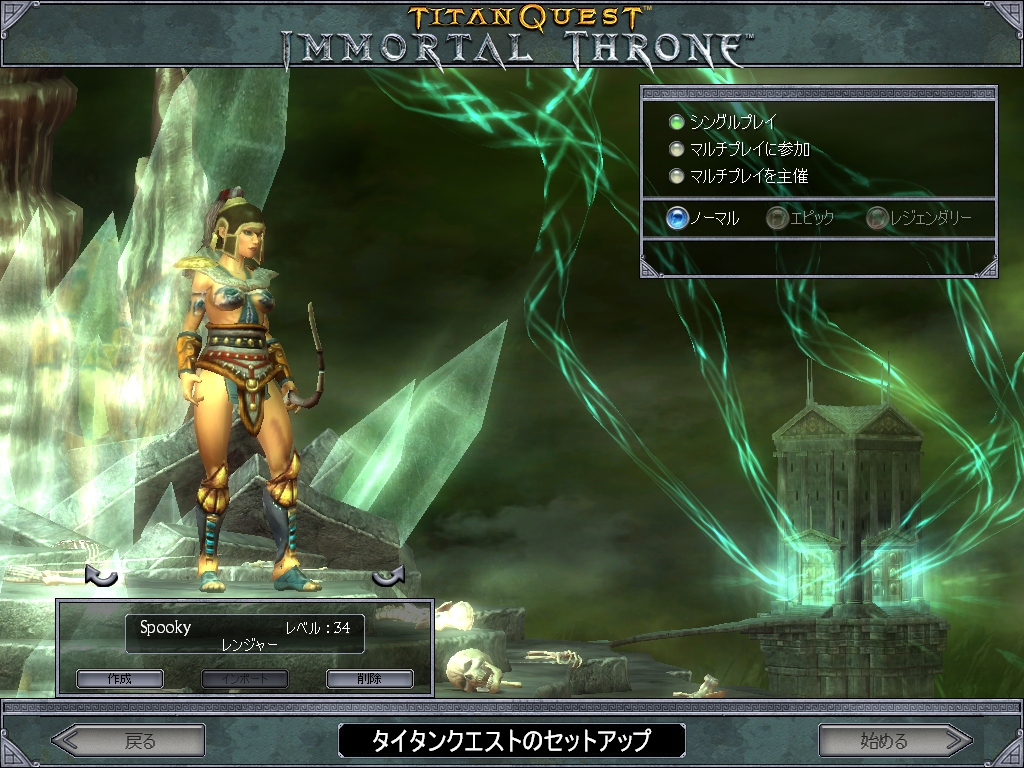Screen dimensions: 1024x768
Task: Select the Spooky level 34 character entry
Action: [245, 634]
